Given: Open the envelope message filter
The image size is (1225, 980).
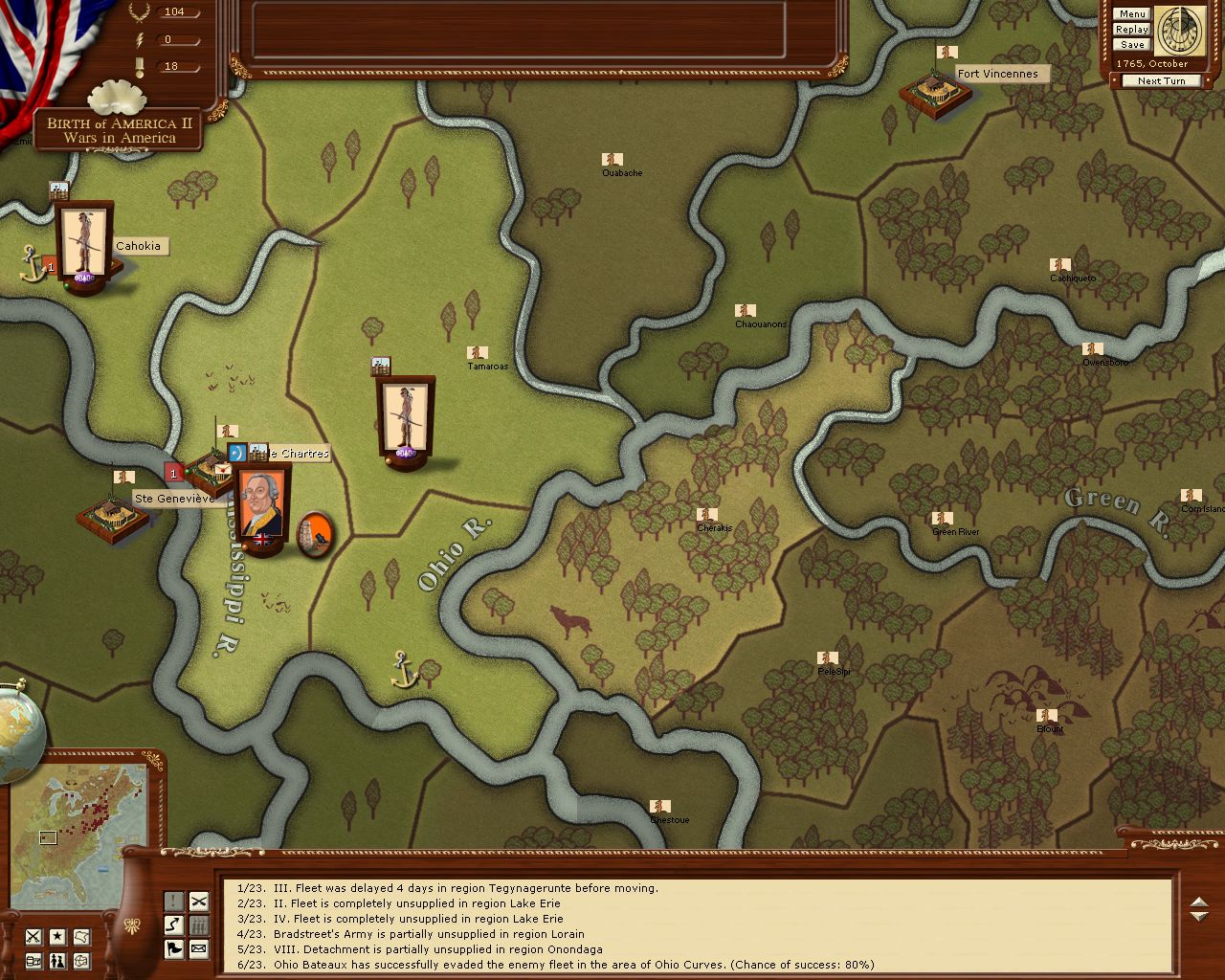Looking at the screenshot, I should point(198,949).
